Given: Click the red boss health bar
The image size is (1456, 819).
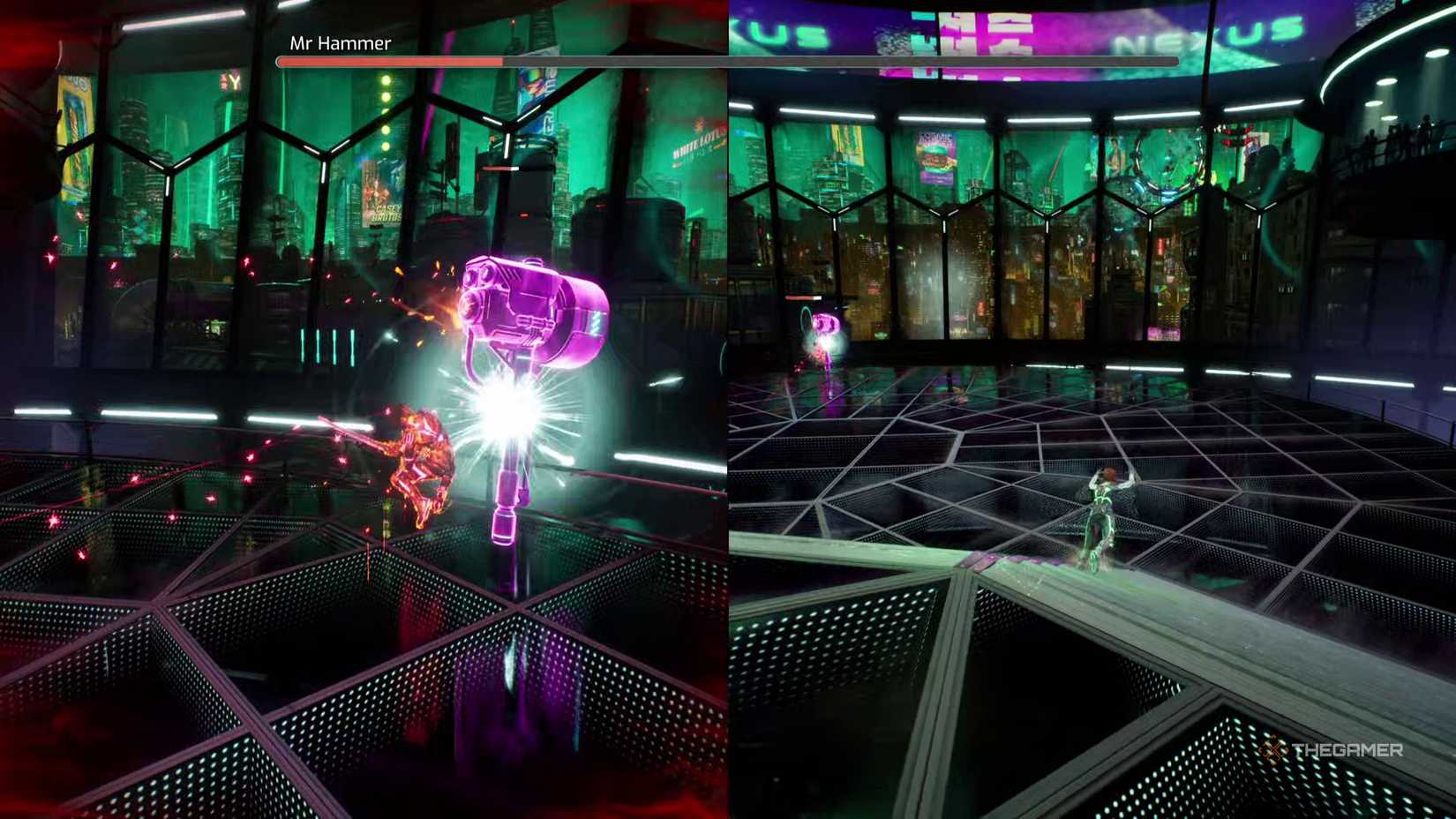Looking at the screenshot, I should tap(388, 61).
